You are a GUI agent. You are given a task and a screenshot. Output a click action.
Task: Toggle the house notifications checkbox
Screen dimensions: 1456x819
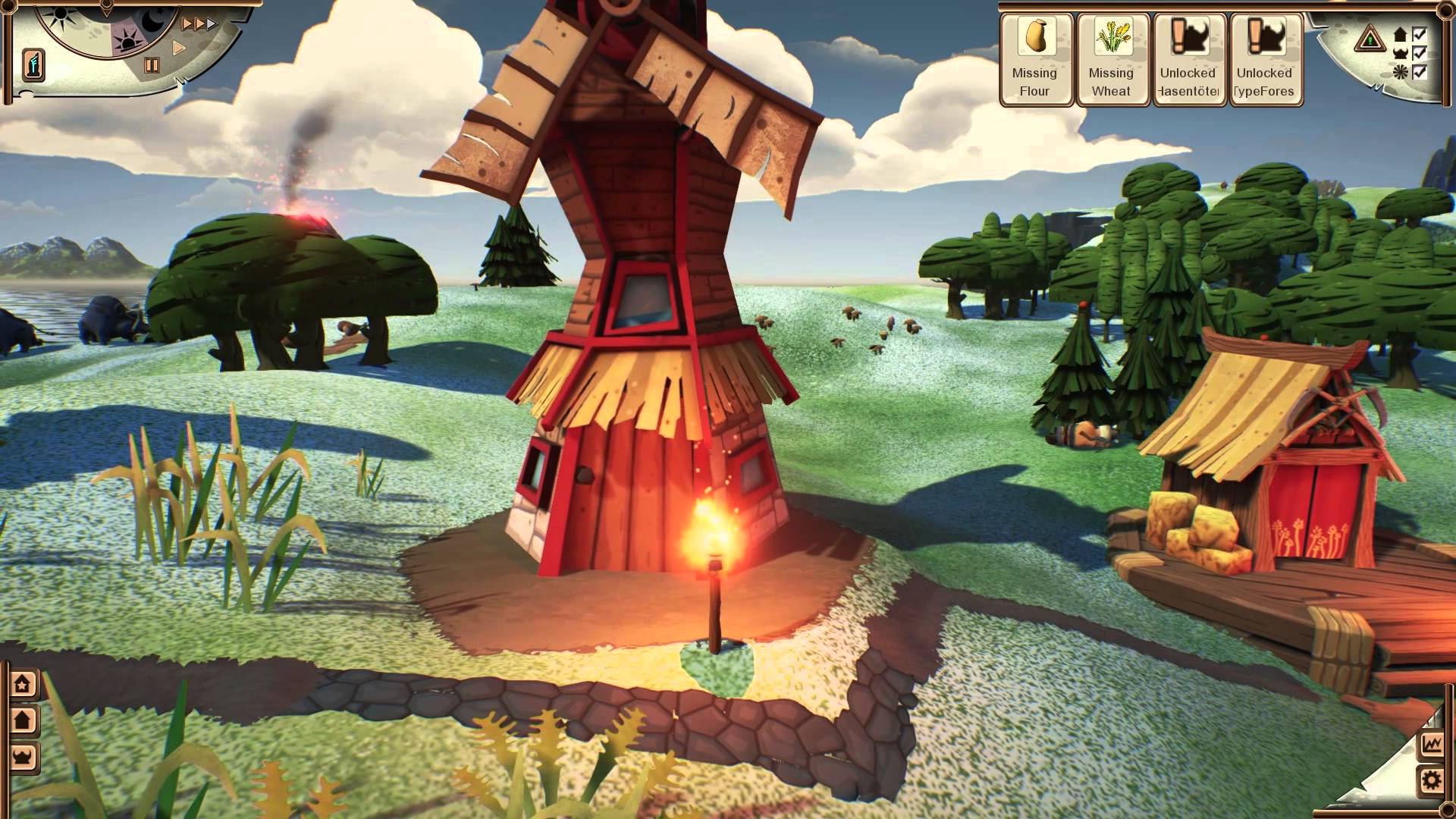[1419, 34]
